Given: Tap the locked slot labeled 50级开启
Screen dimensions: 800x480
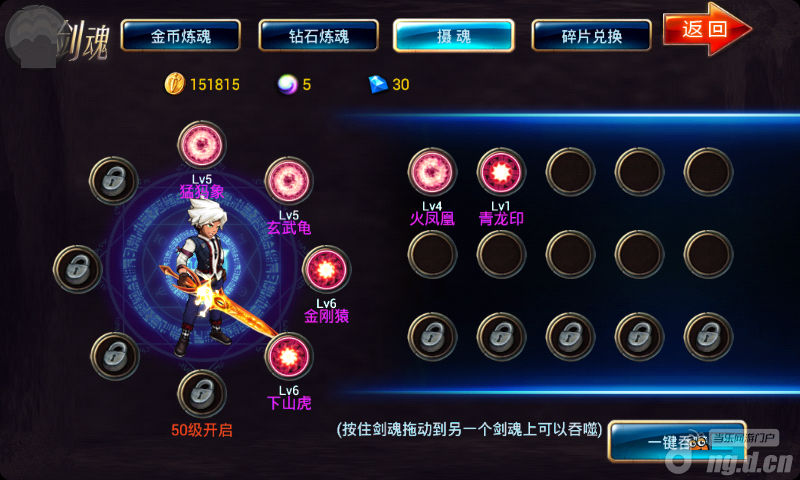Looking at the screenshot, I should [x=202, y=393].
